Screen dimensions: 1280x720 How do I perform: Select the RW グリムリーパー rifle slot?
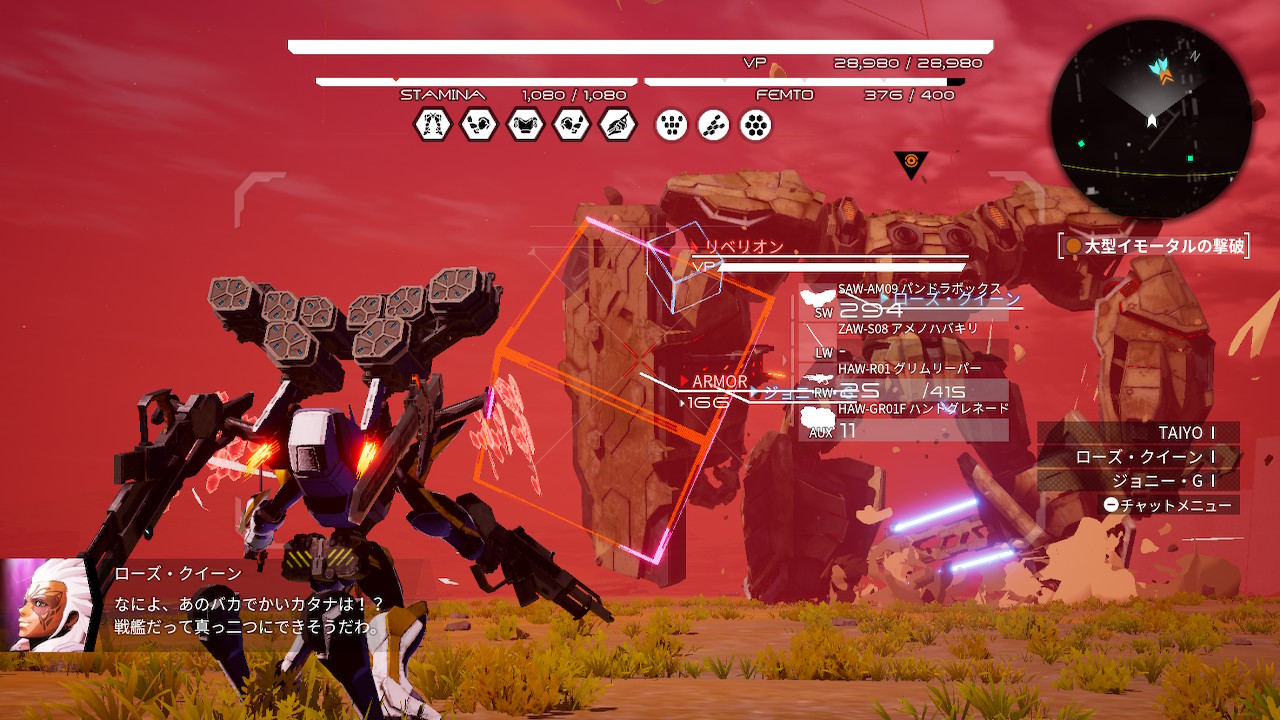pos(905,382)
